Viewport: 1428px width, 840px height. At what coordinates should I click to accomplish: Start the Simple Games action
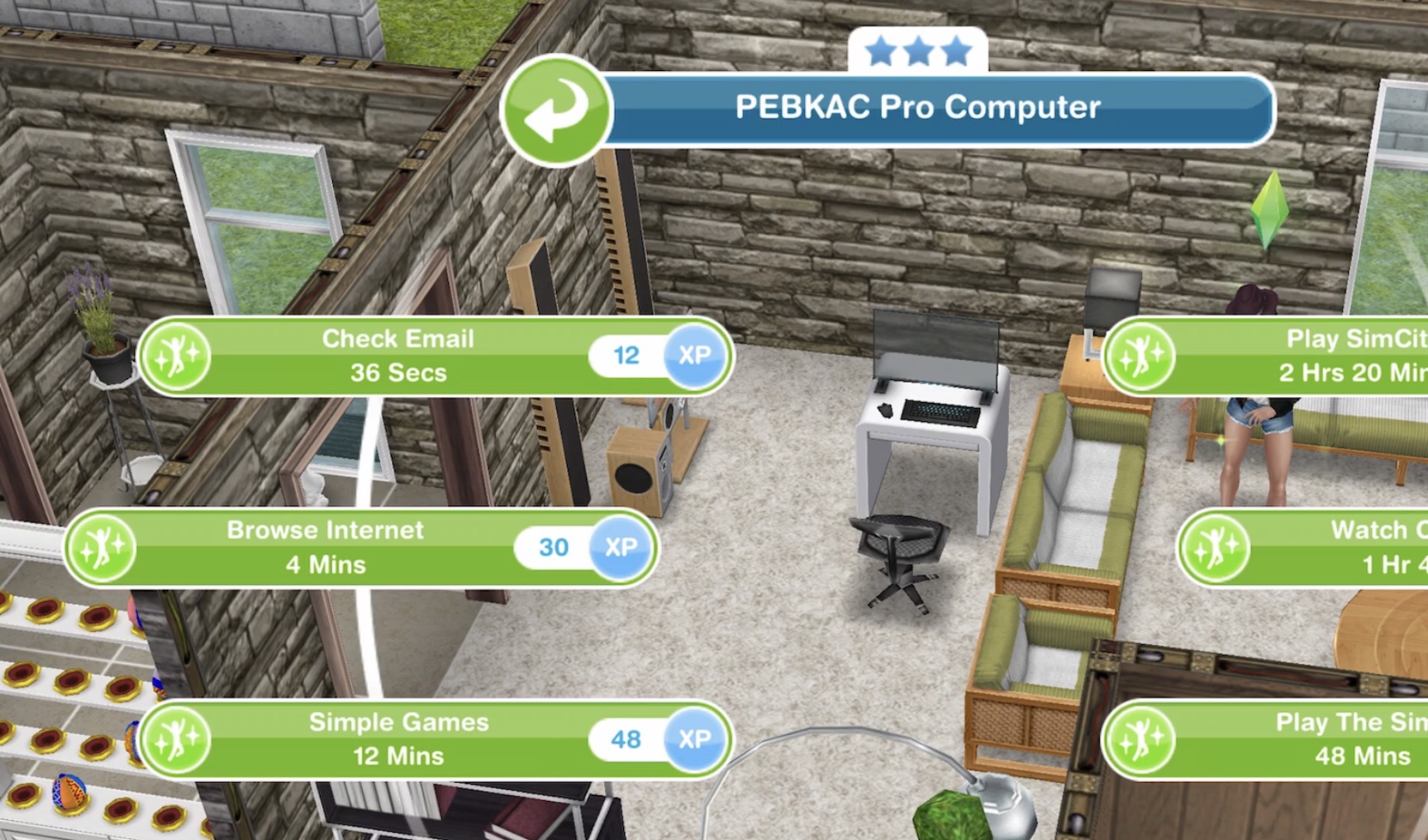point(398,739)
